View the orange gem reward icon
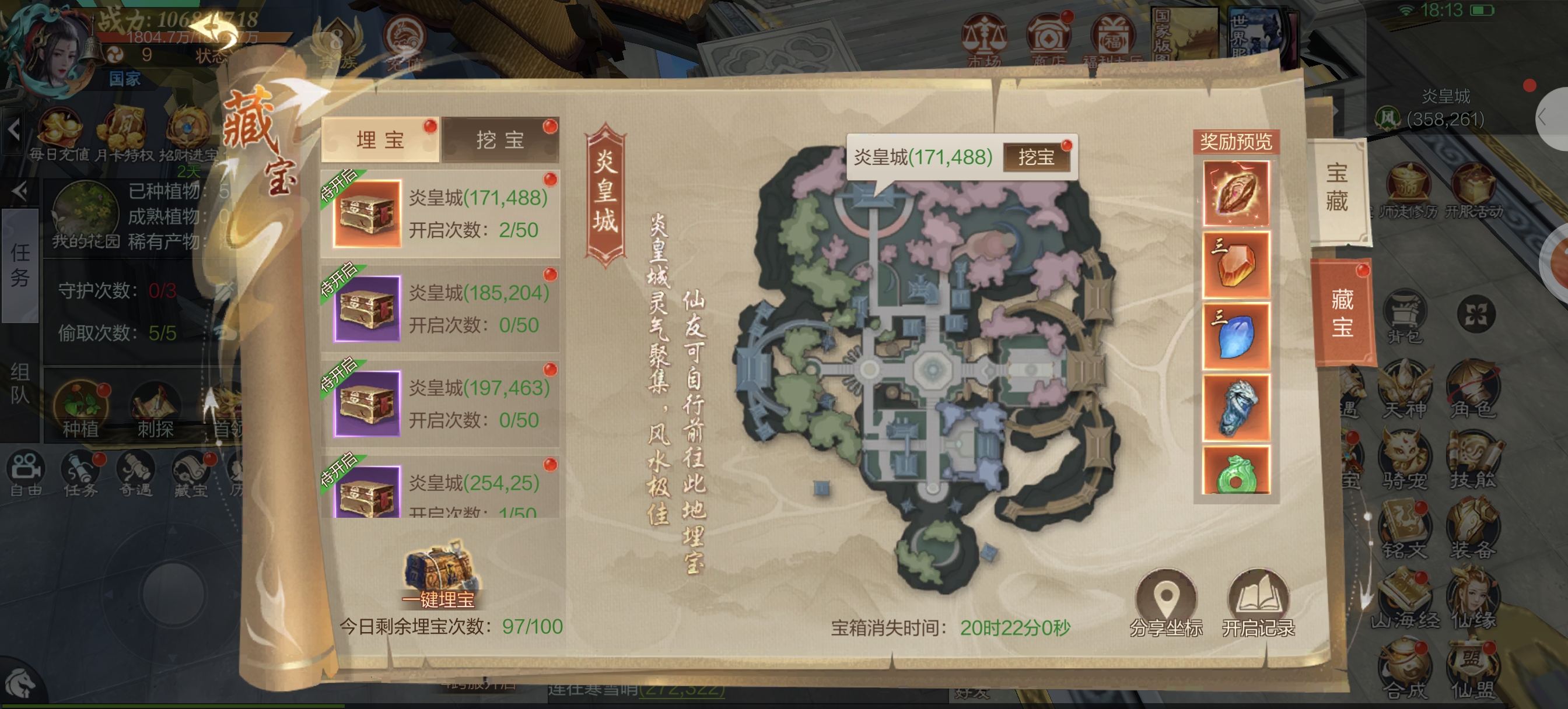The image size is (1568, 709). point(1235,264)
